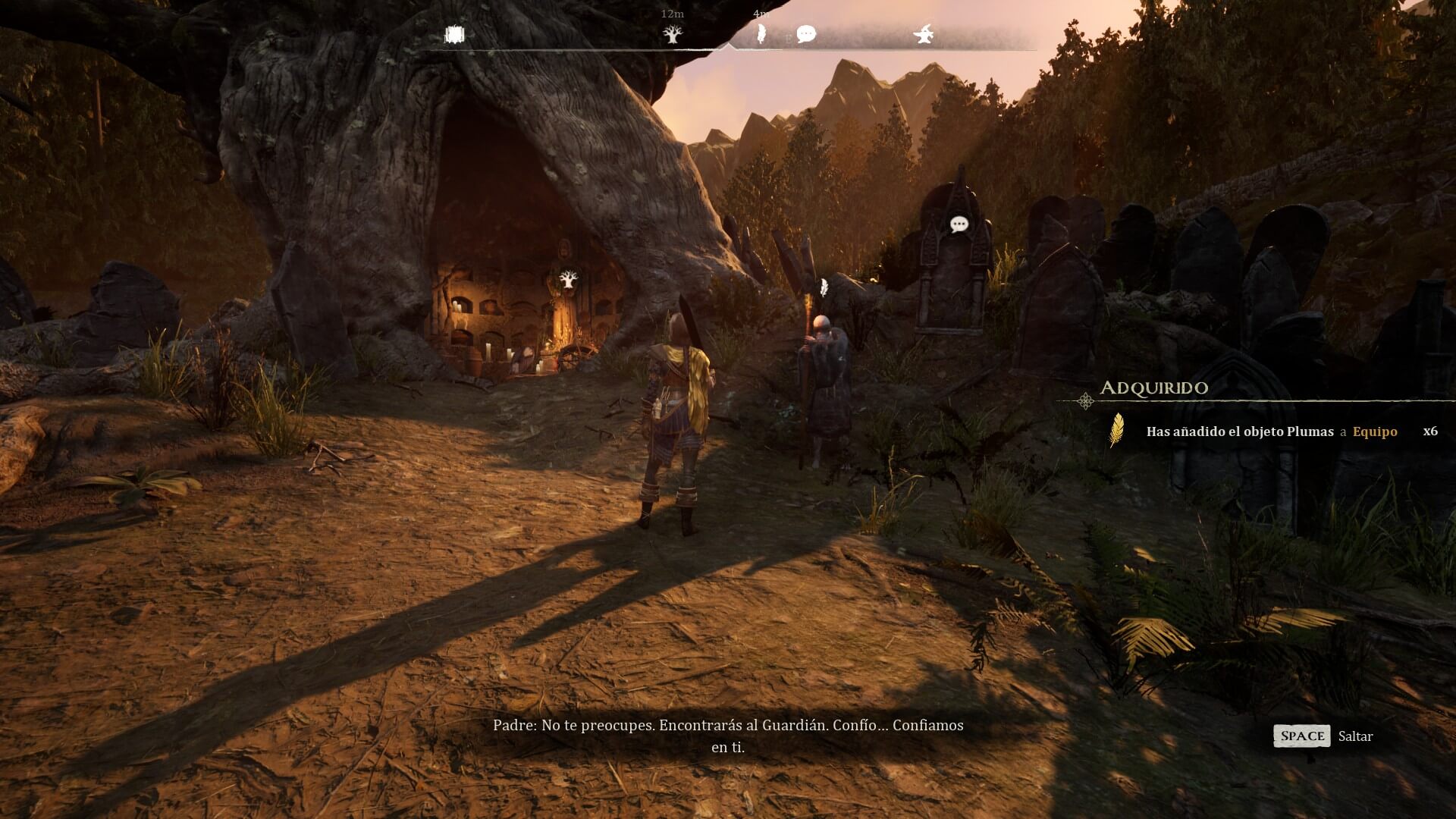Click the tree marker inside the hollow trunk
This screenshot has width=1456, height=819.
pyautogui.click(x=567, y=280)
